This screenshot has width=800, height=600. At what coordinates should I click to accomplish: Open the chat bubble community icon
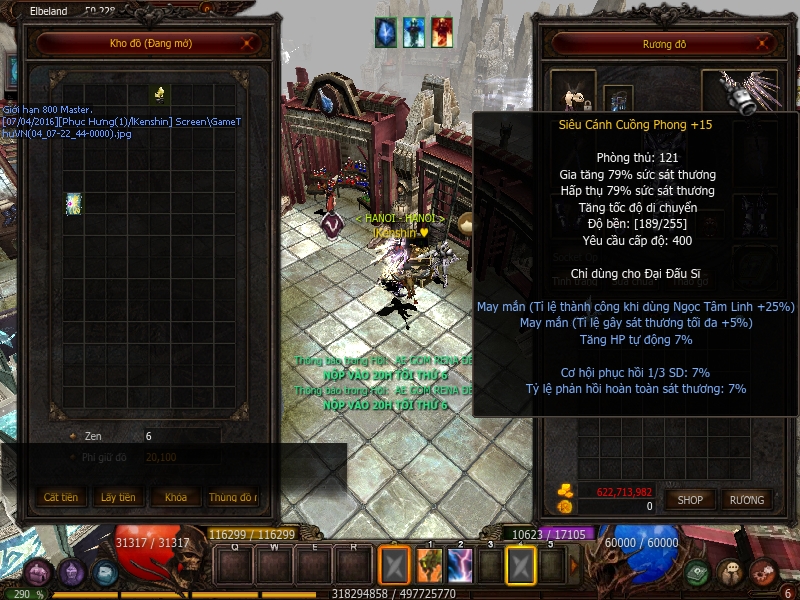point(731,572)
